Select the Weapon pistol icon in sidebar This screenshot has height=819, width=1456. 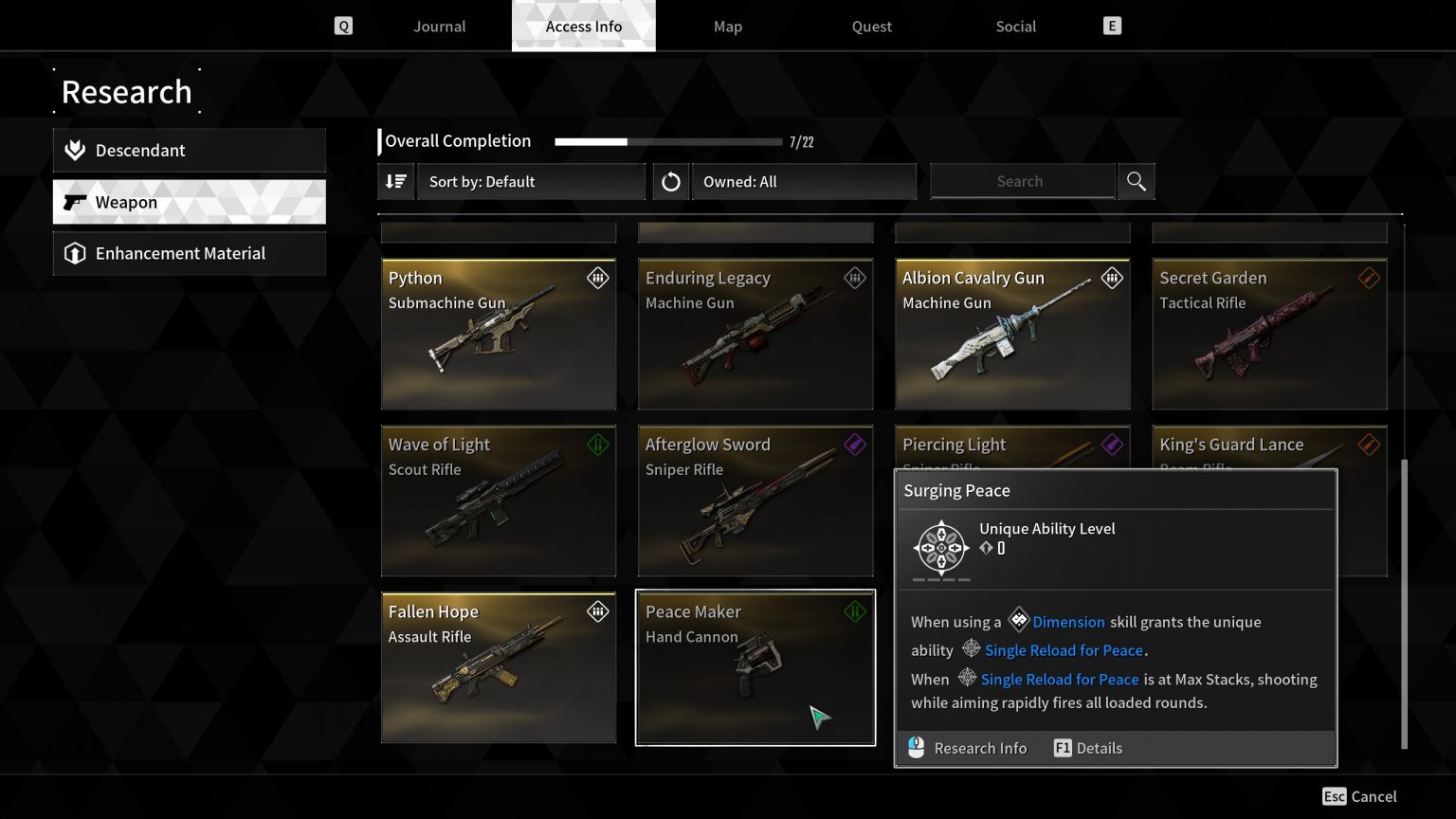point(74,201)
